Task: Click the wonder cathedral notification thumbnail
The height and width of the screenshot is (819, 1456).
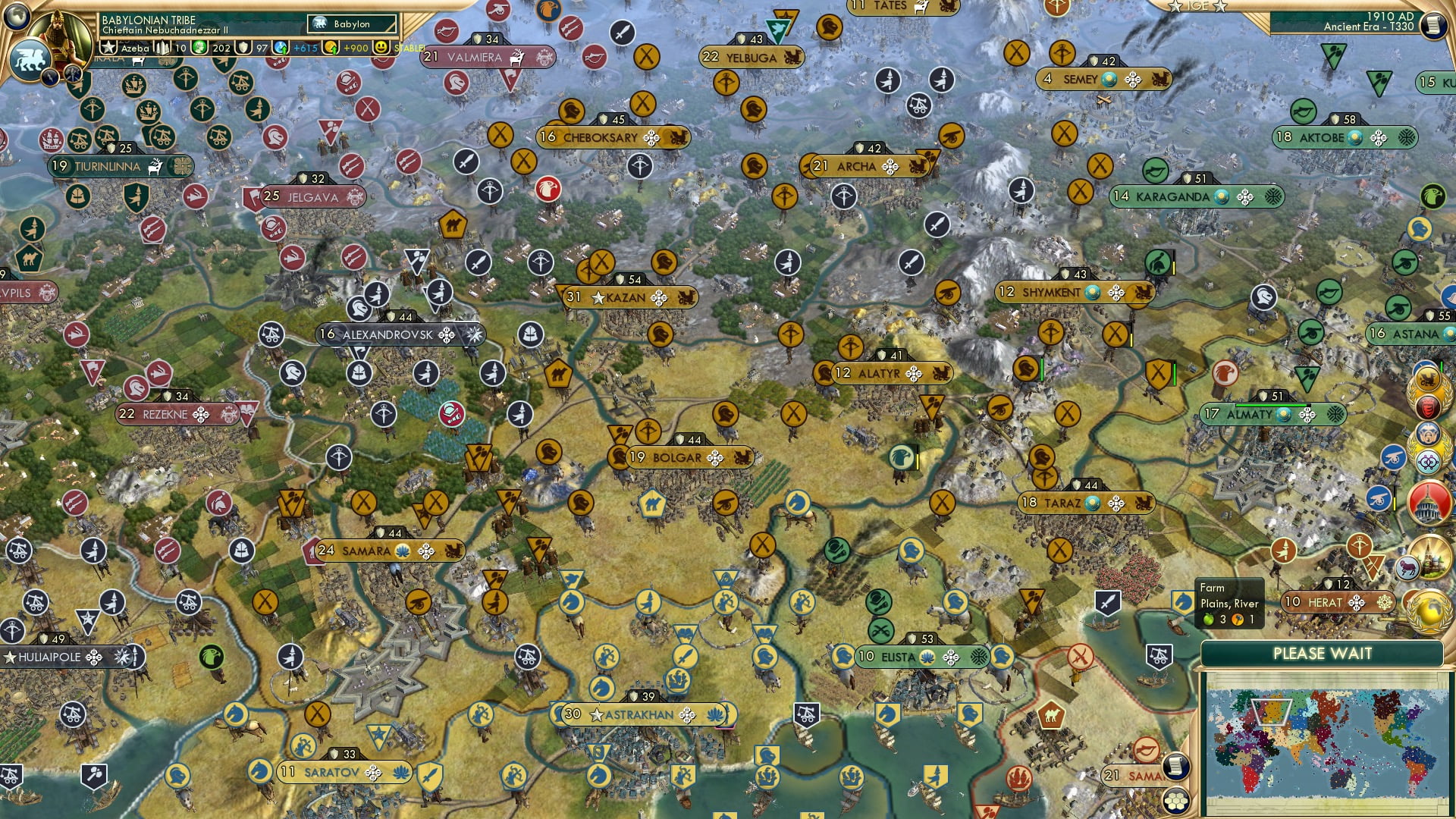Action: (1432, 556)
